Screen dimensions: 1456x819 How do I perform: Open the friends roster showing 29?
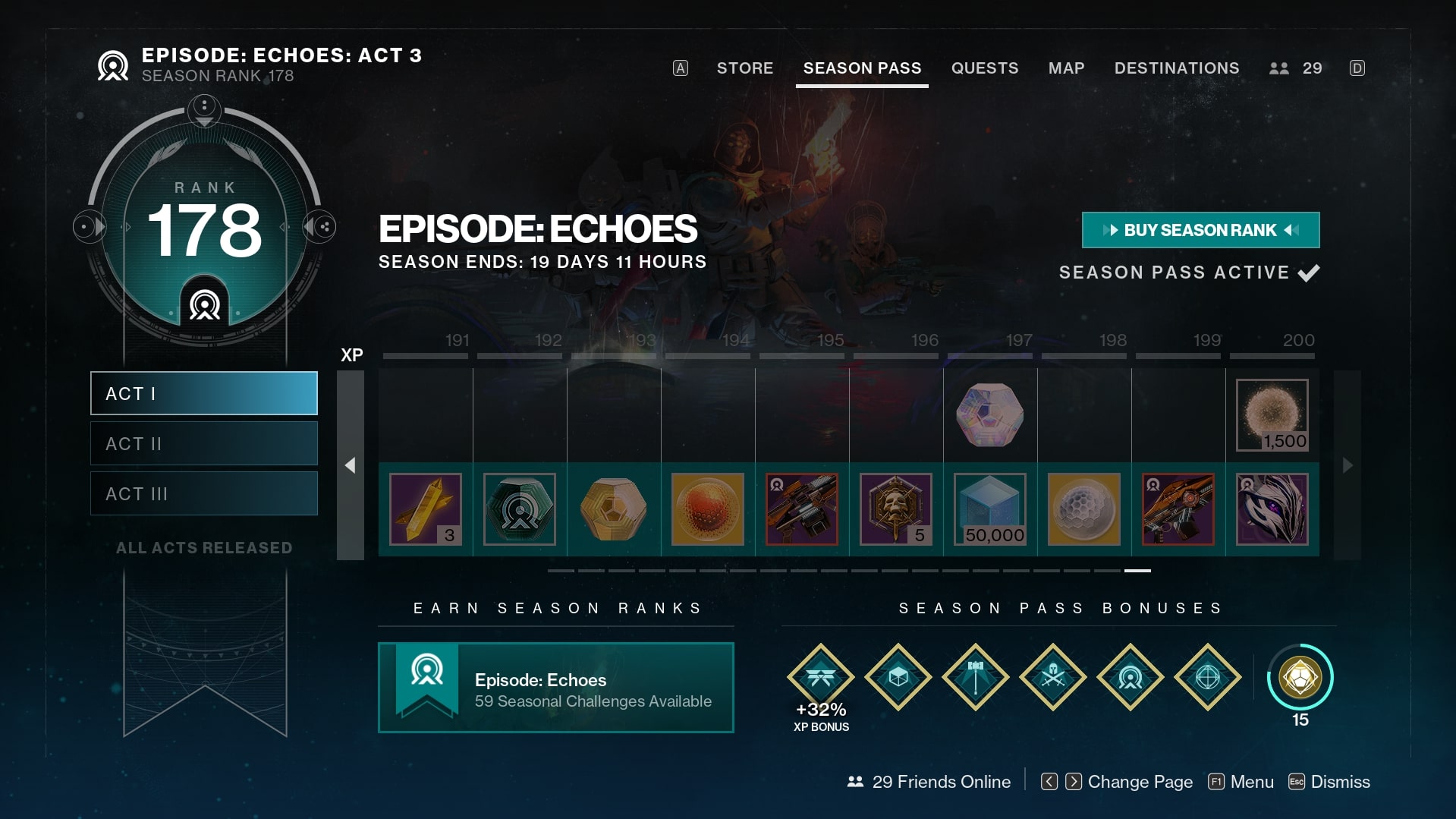(x=1296, y=68)
